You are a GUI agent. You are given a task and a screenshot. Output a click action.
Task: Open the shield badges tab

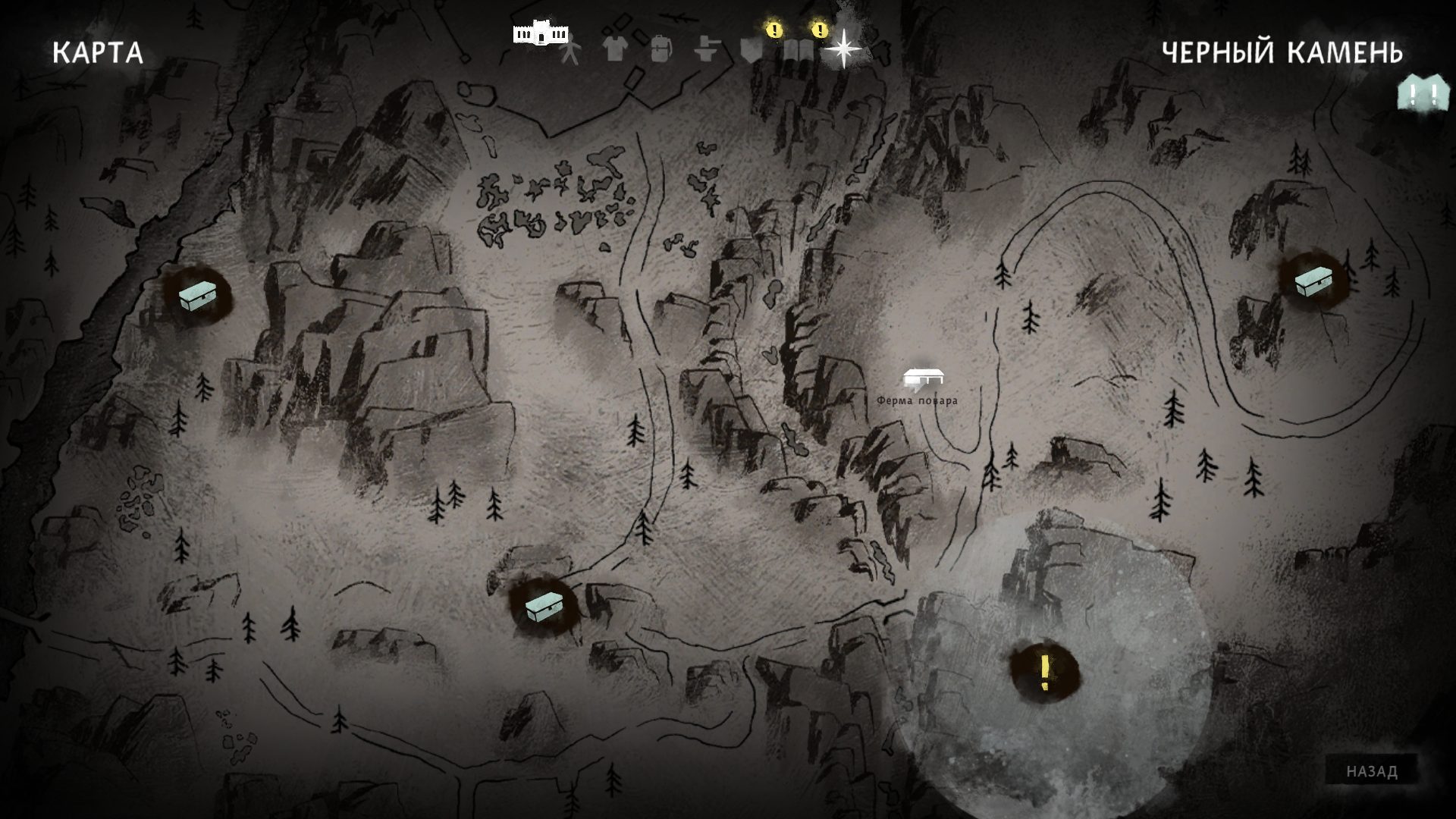751,49
